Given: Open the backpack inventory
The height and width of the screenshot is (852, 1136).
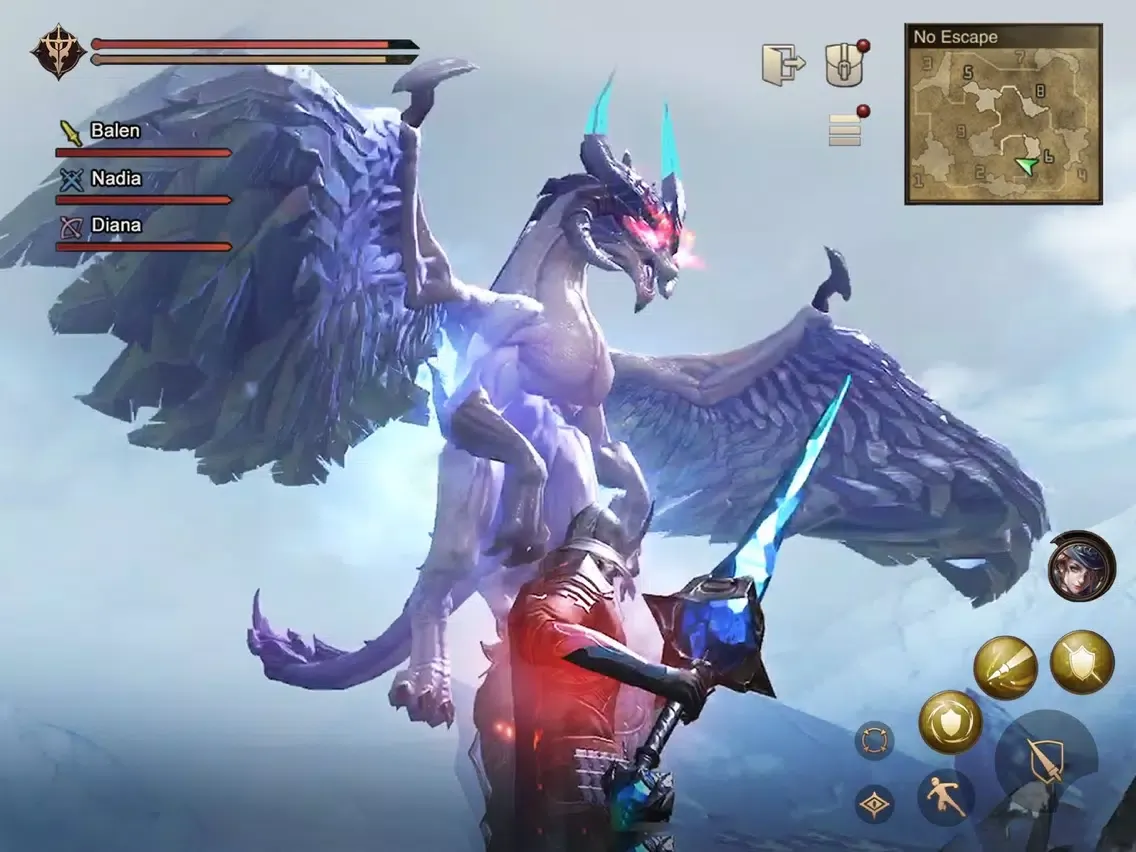Looking at the screenshot, I should [845, 65].
